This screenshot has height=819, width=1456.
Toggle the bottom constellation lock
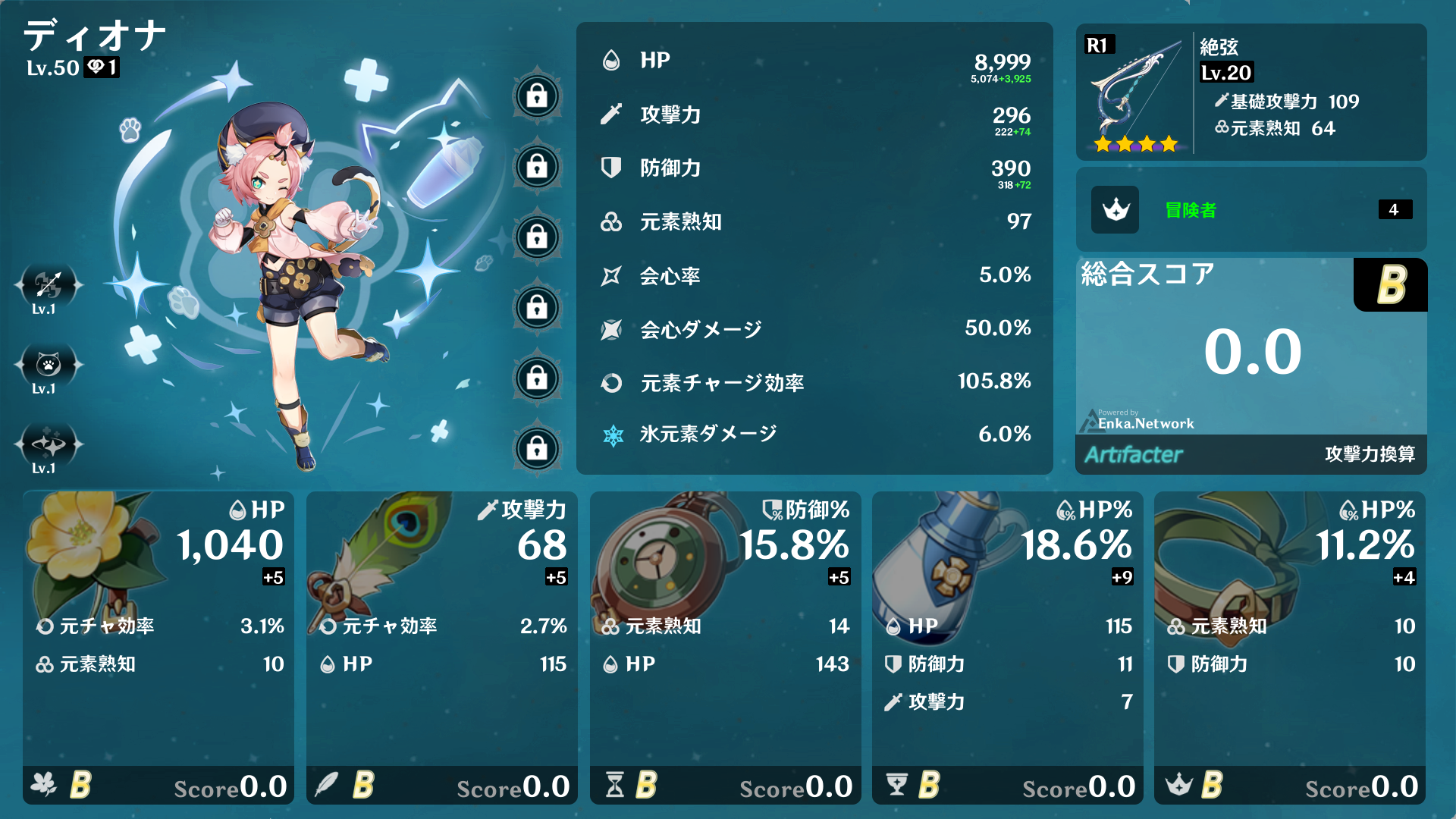[x=537, y=450]
